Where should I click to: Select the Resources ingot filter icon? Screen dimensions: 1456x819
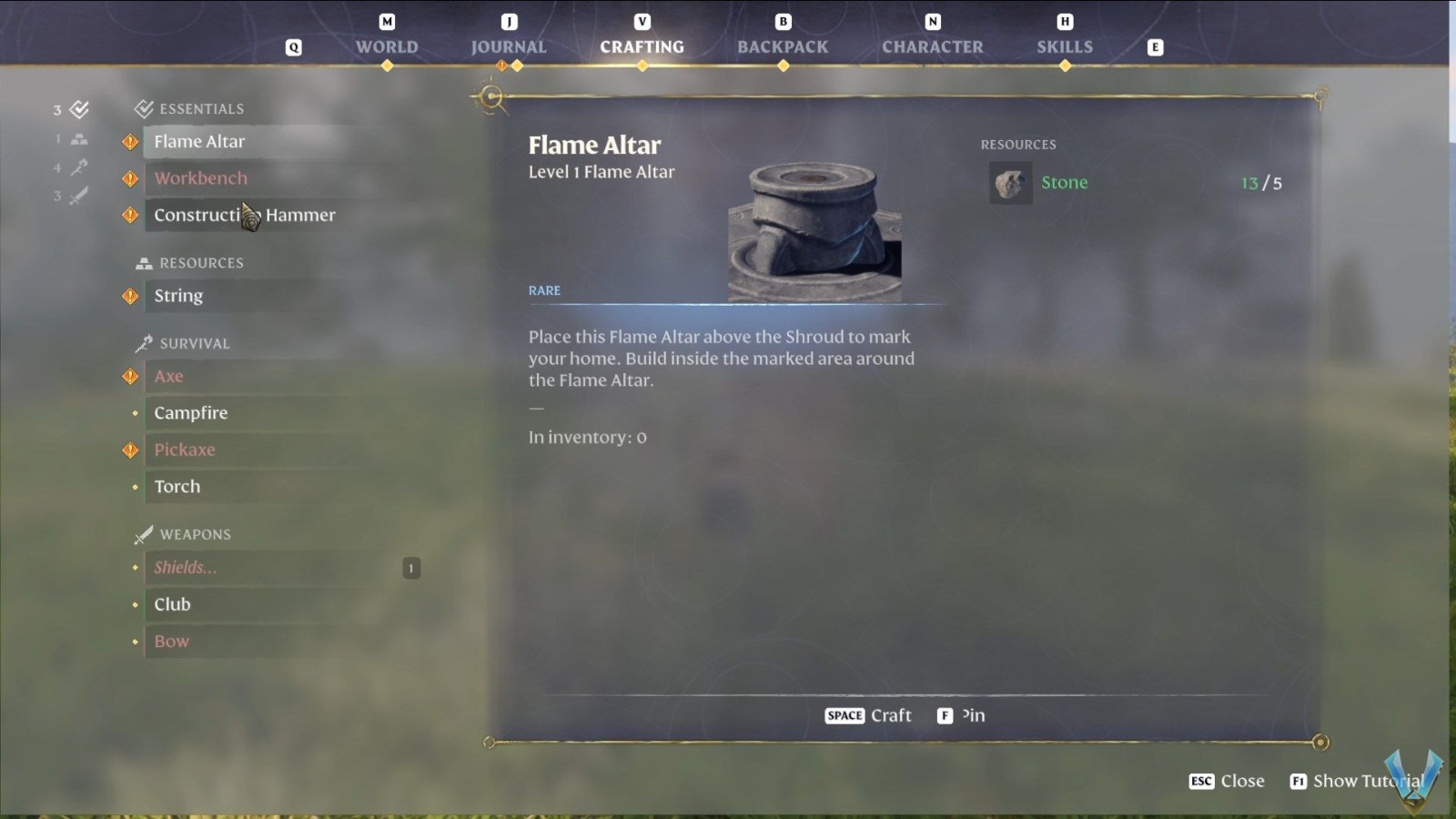(78, 138)
